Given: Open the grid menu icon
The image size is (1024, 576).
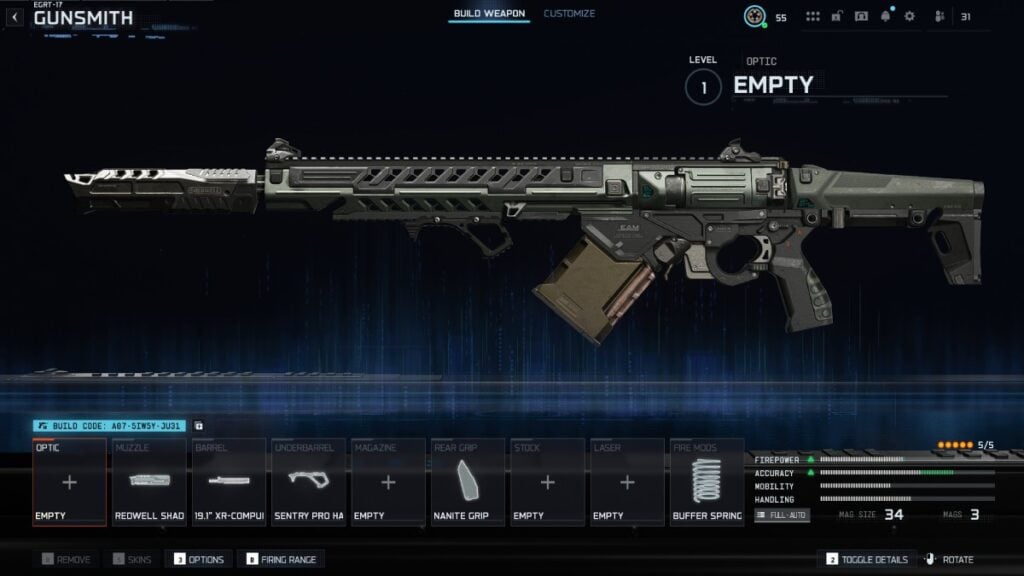Looking at the screenshot, I should (812, 16).
